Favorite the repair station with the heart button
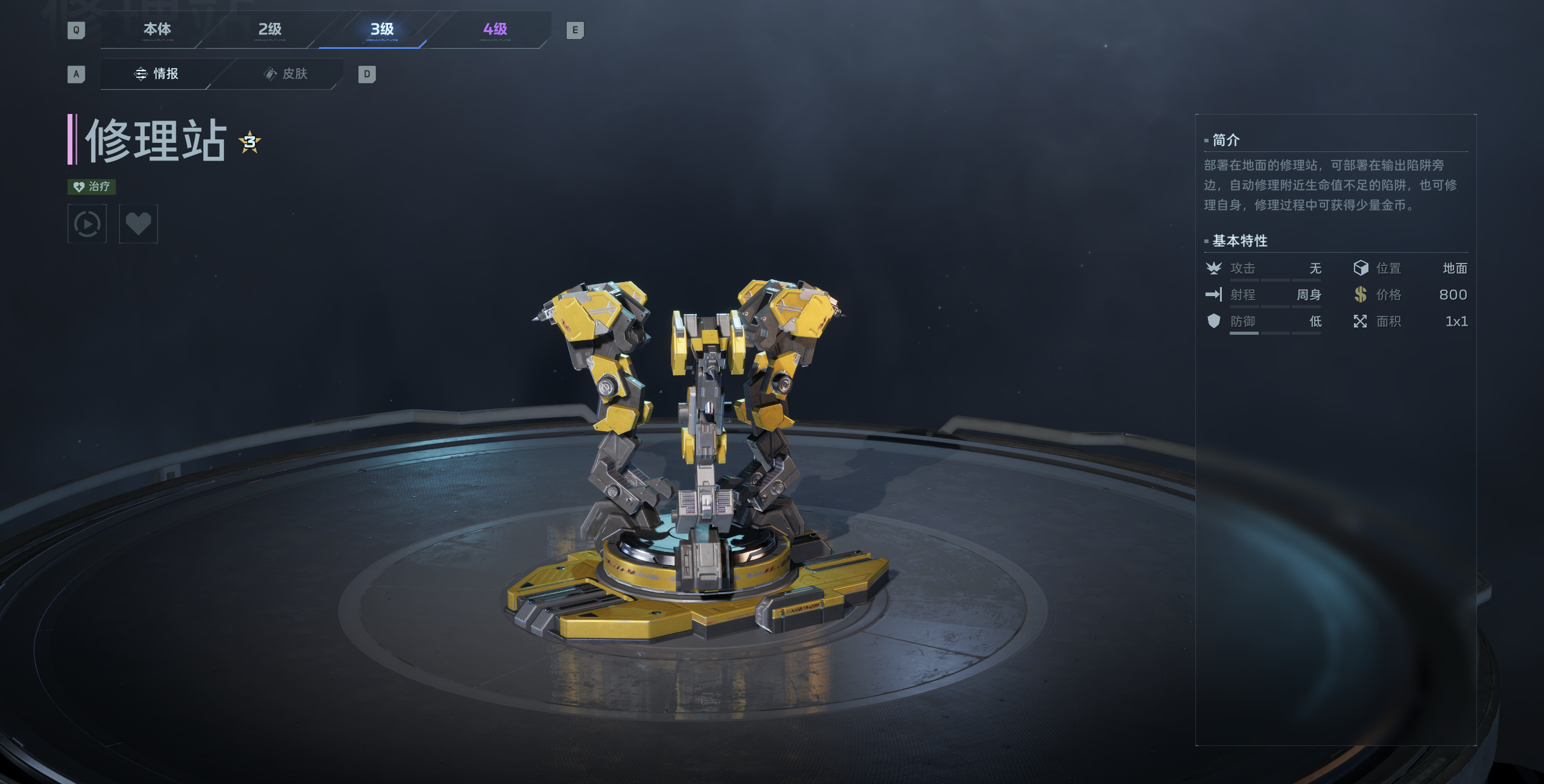 pos(138,224)
